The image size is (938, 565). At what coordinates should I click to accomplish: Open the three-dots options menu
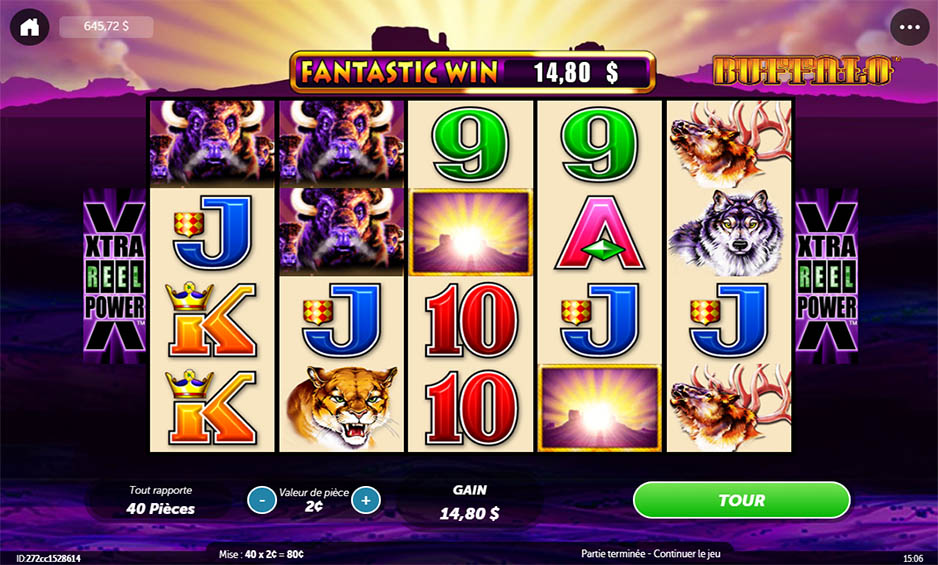[x=909, y=27]
